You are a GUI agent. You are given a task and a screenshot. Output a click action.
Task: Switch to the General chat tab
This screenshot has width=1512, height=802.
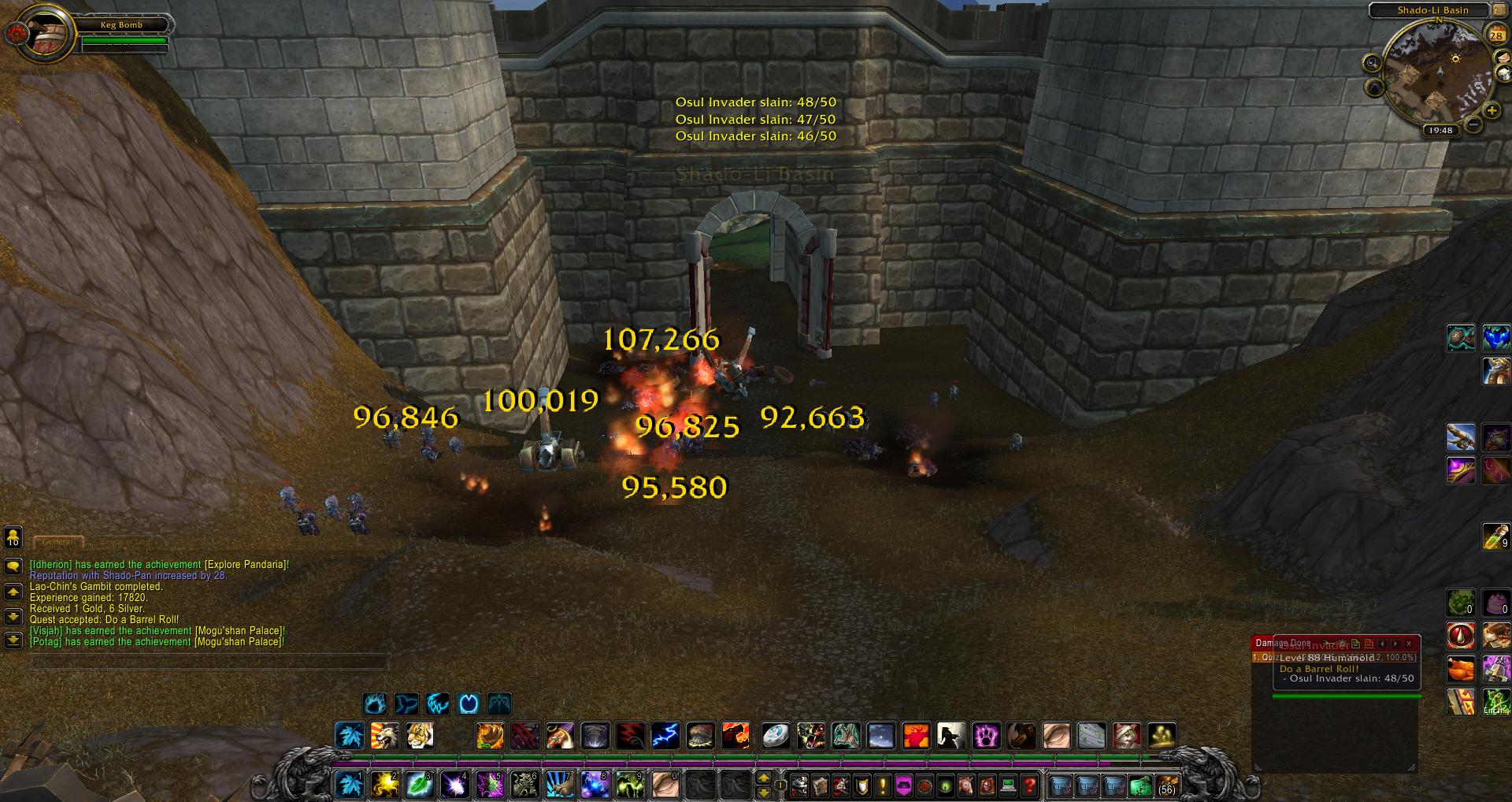(57, 542)
